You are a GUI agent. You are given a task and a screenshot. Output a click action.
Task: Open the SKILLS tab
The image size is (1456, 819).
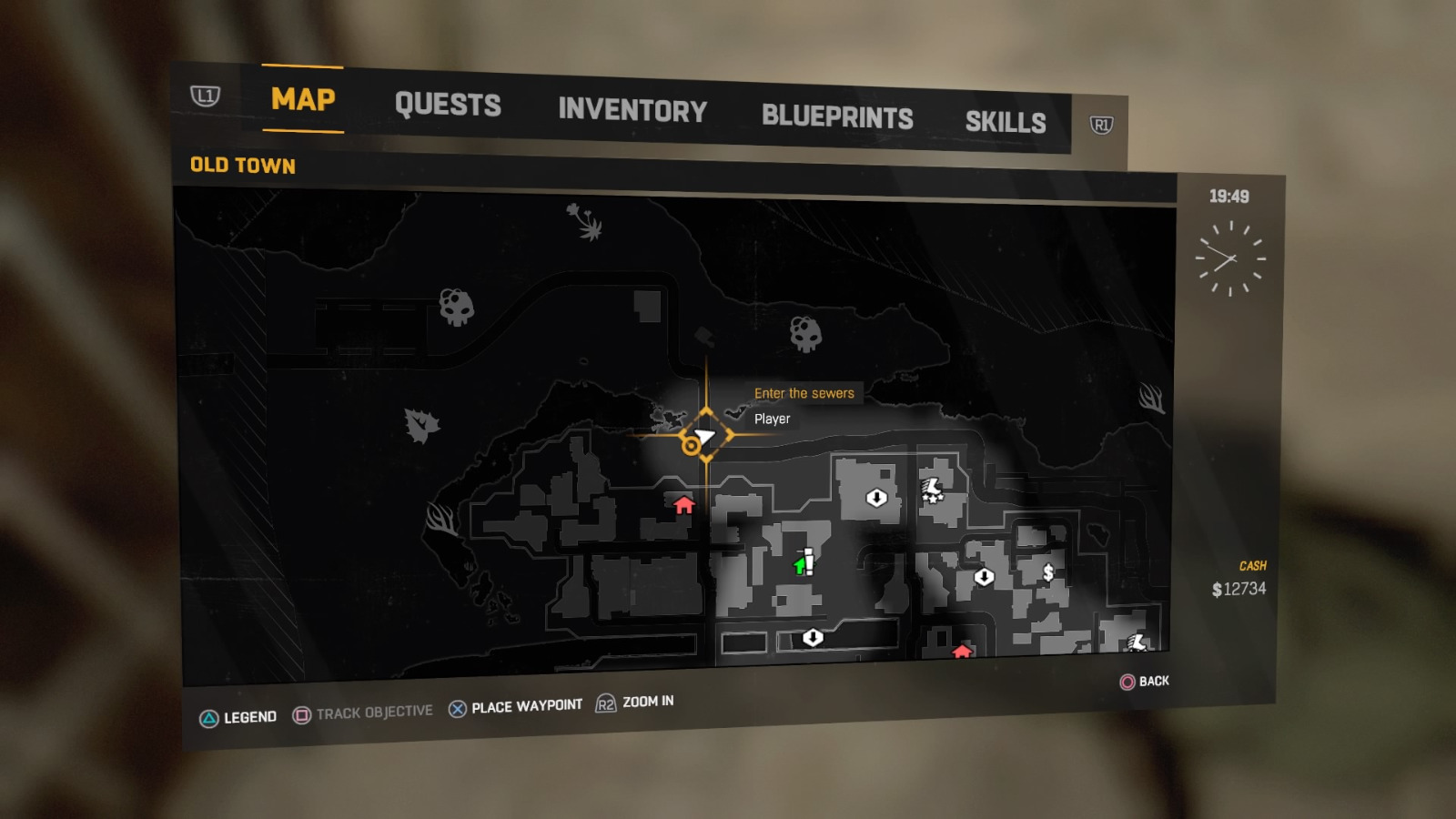click(x=1006, y=121)
